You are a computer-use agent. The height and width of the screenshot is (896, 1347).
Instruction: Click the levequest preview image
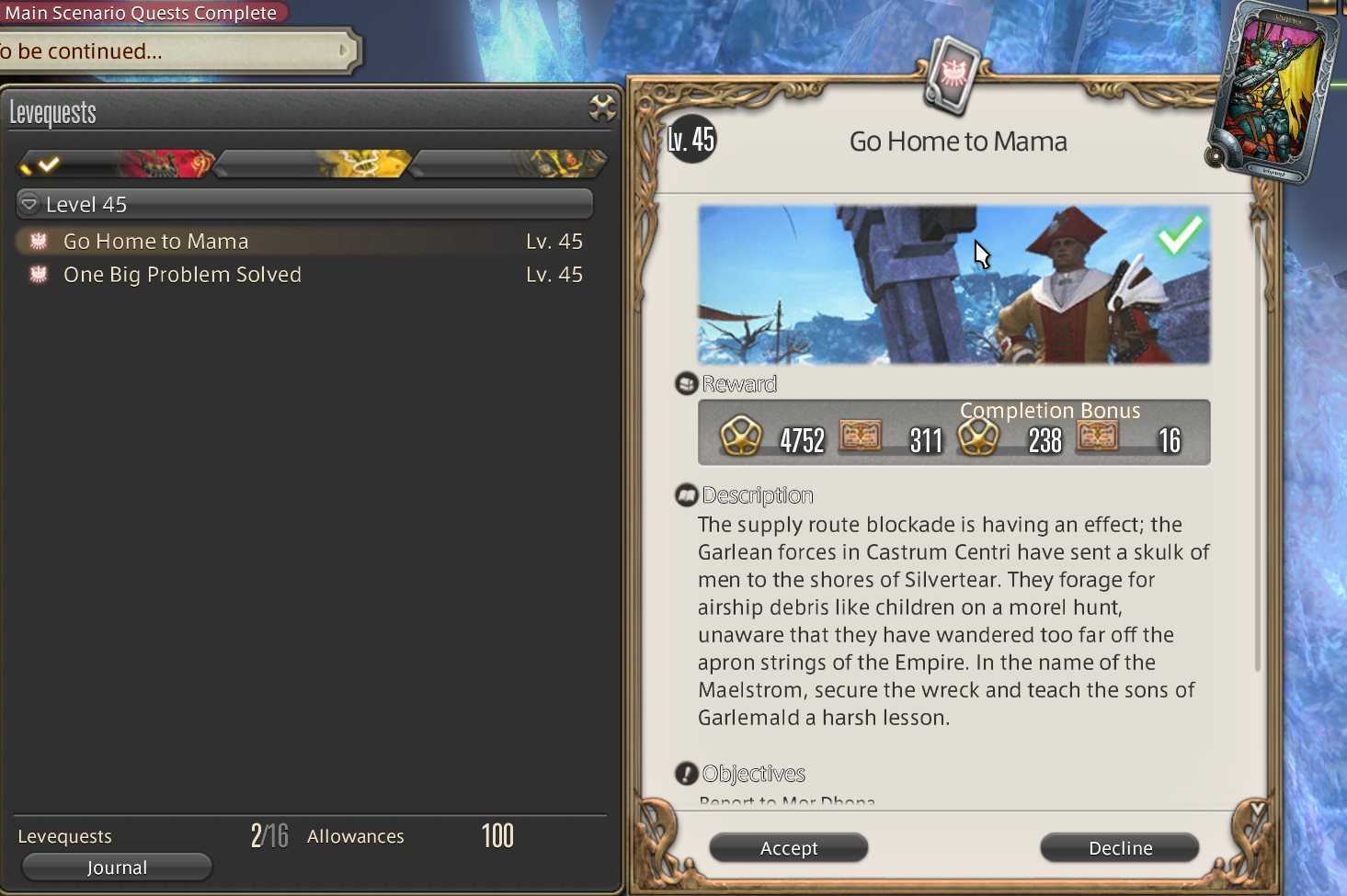pos(953,285)
